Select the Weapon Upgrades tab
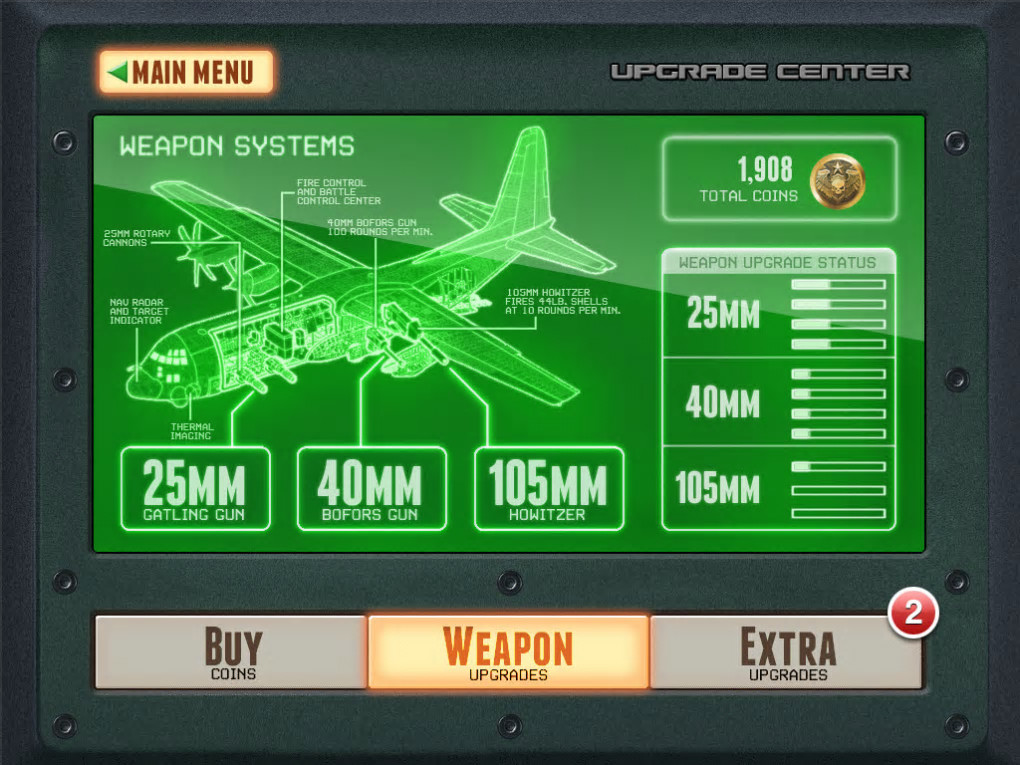This screenshot has height=765, width=1020. [508, 652]
